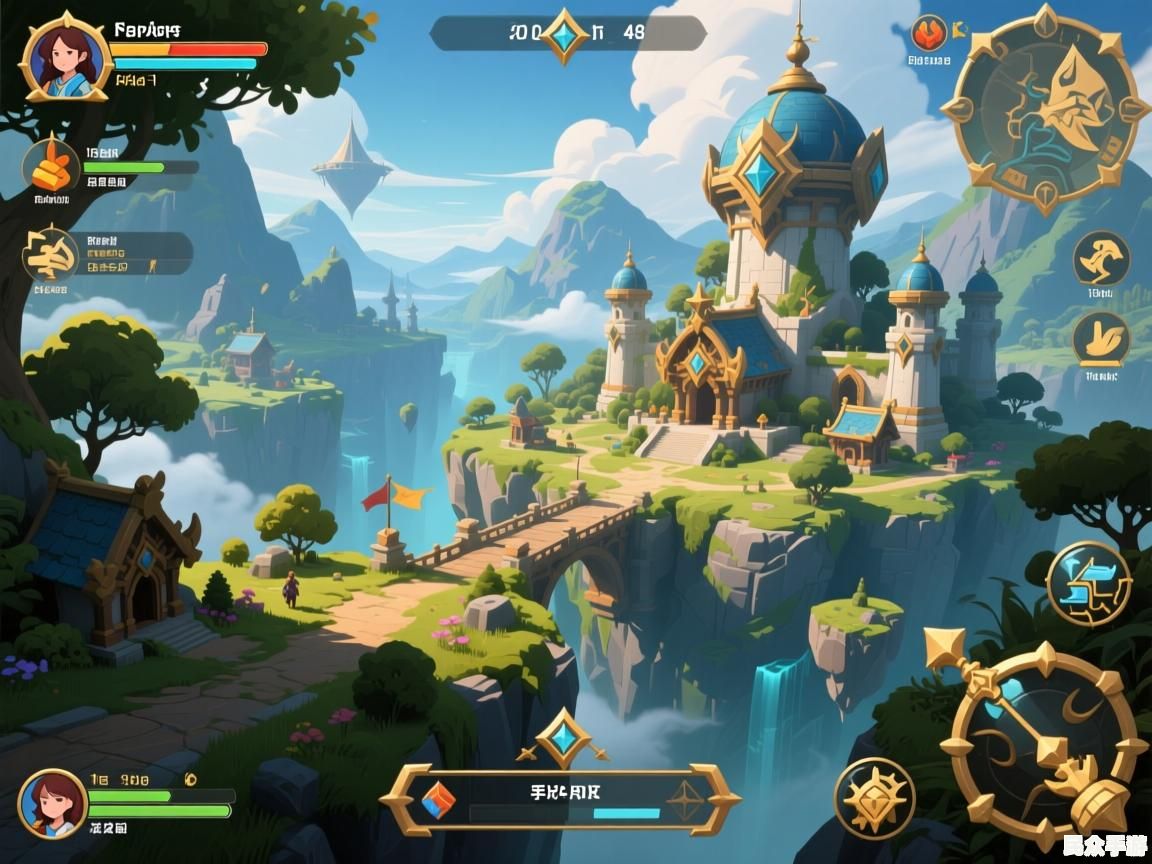The image size is (1152, 864).
Task: Click the orange-blue cube in bottom bar
Action: [x=436, y=799]
